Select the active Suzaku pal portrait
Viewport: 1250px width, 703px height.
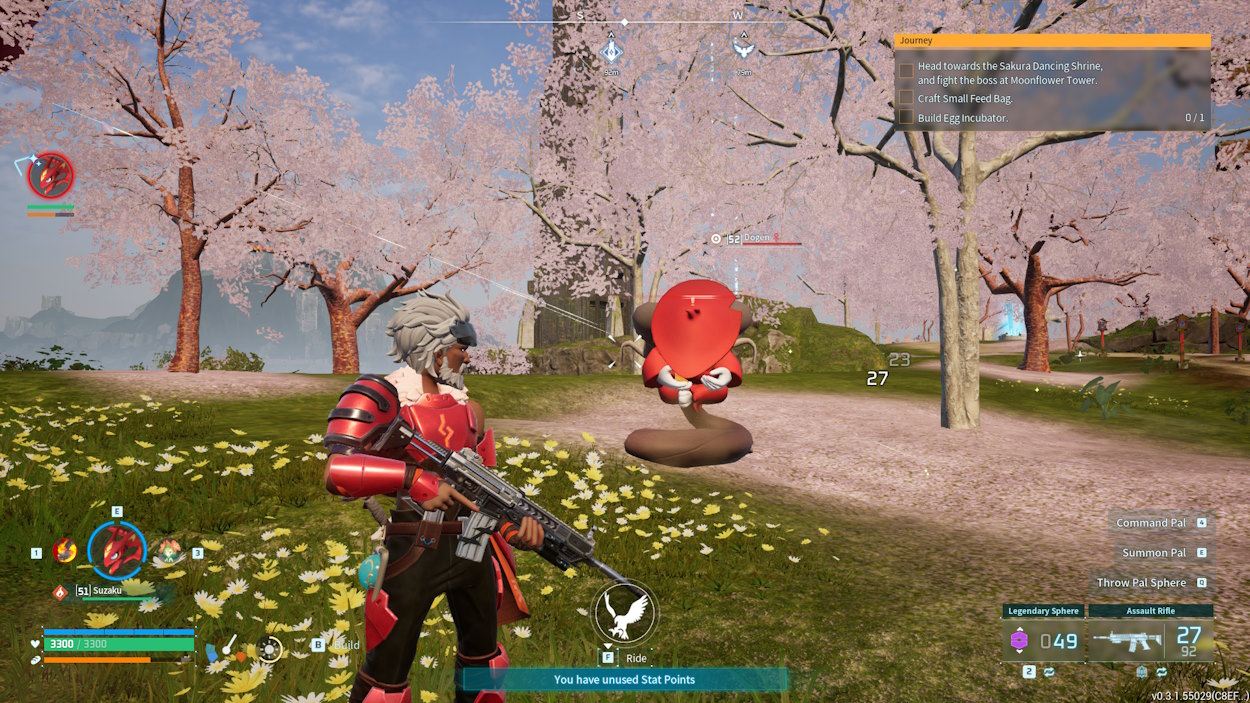[x=117, y=551]
